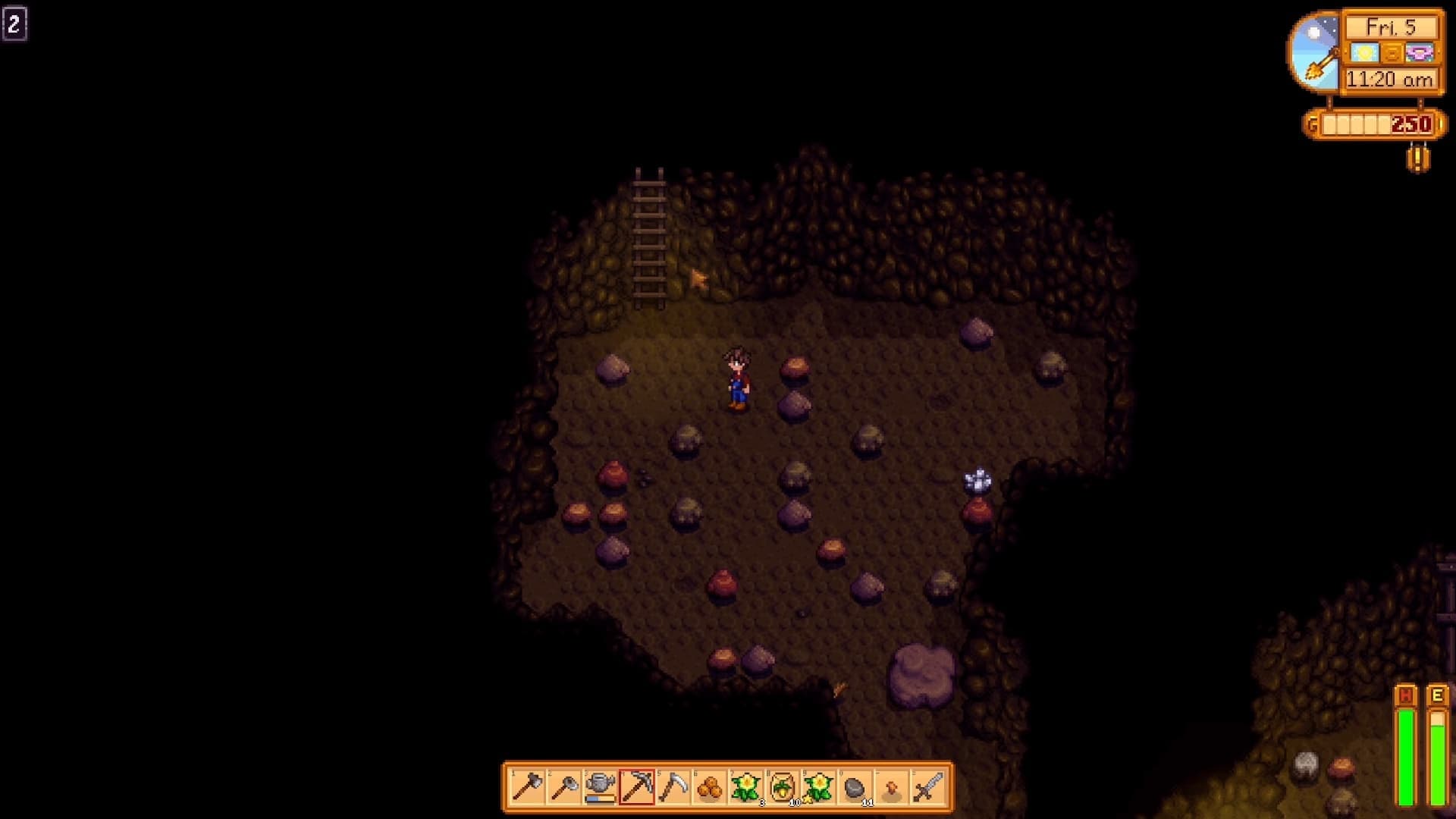Select the orange ore pile slot
This screenshot has width=1456, height=819.
coord(709,787)
